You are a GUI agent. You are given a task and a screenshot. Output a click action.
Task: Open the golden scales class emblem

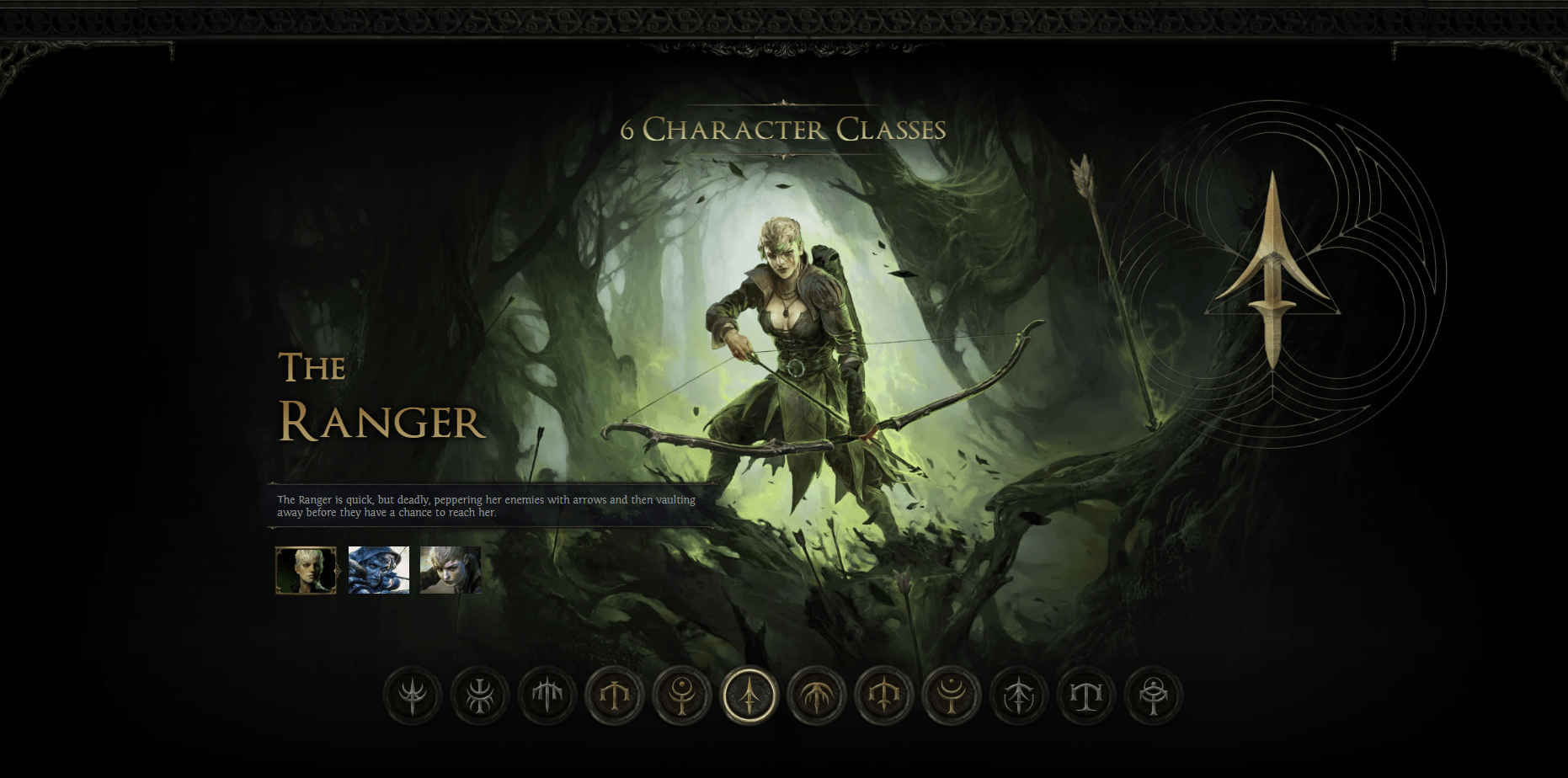pos(615,696)
